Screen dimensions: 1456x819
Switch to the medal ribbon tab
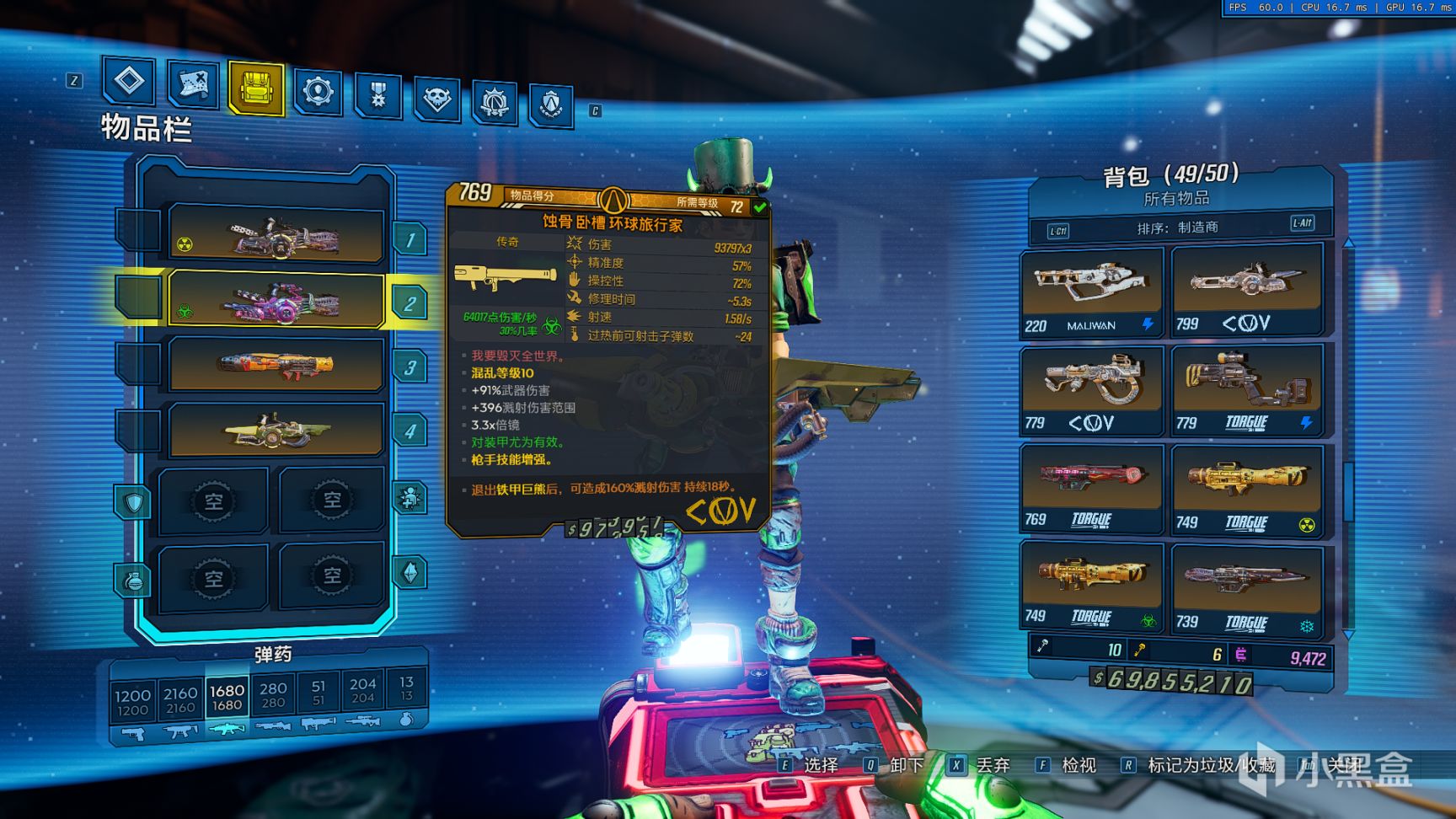377,95
